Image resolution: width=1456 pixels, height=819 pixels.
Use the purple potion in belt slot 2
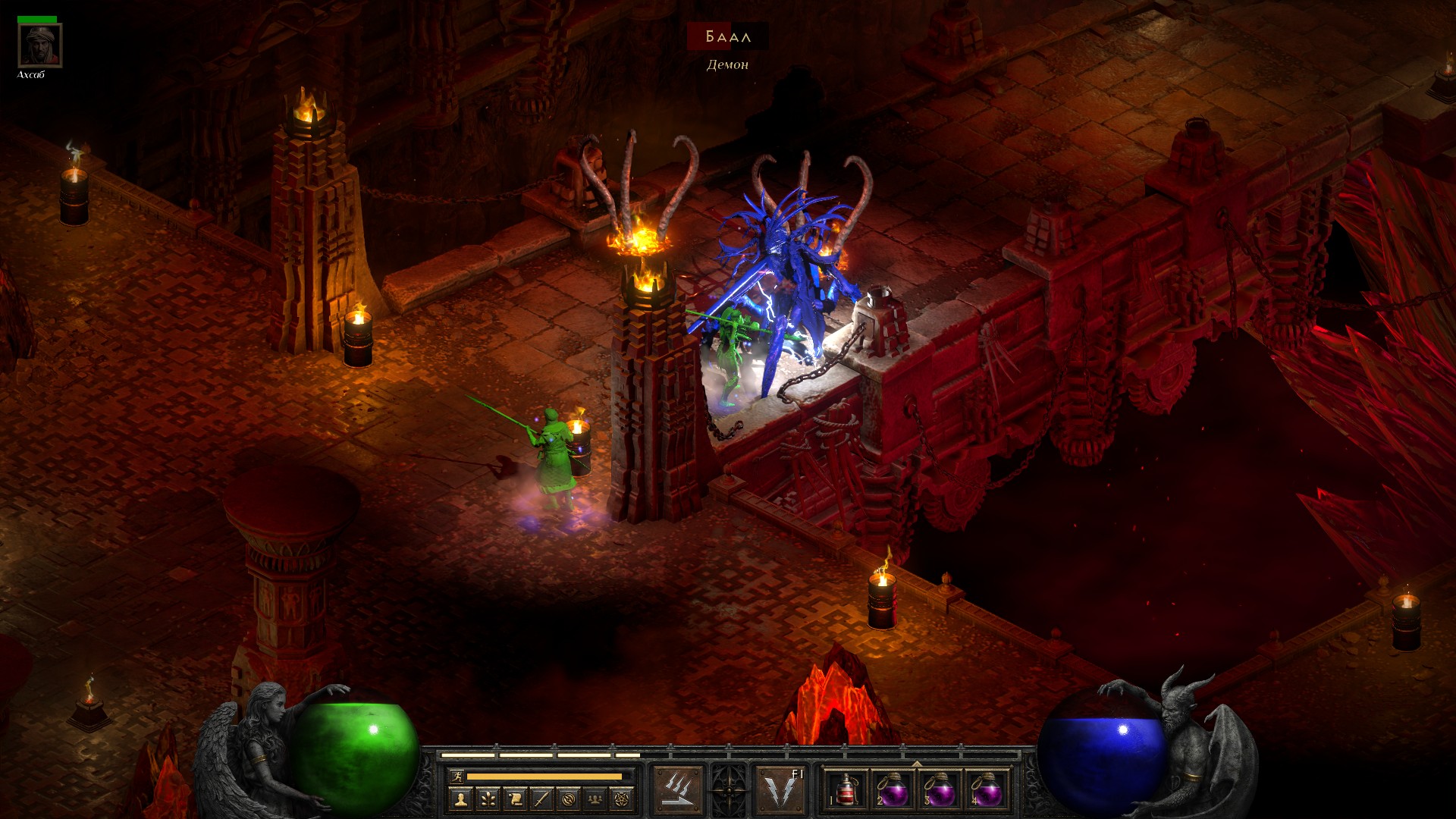pyautogui.click(x=893, y=790)
